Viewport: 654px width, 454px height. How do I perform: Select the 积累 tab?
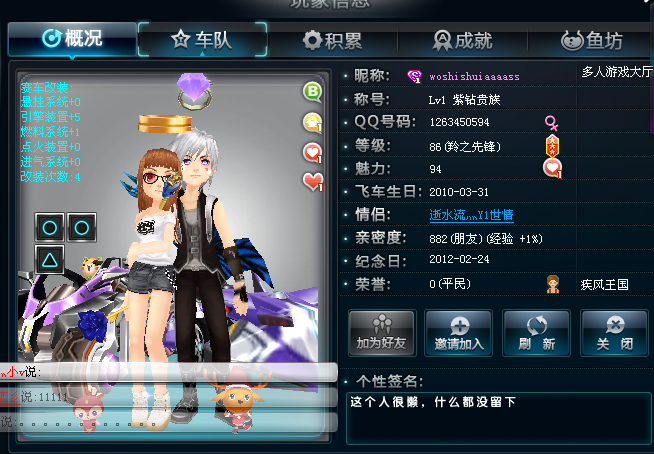(332, 40)
